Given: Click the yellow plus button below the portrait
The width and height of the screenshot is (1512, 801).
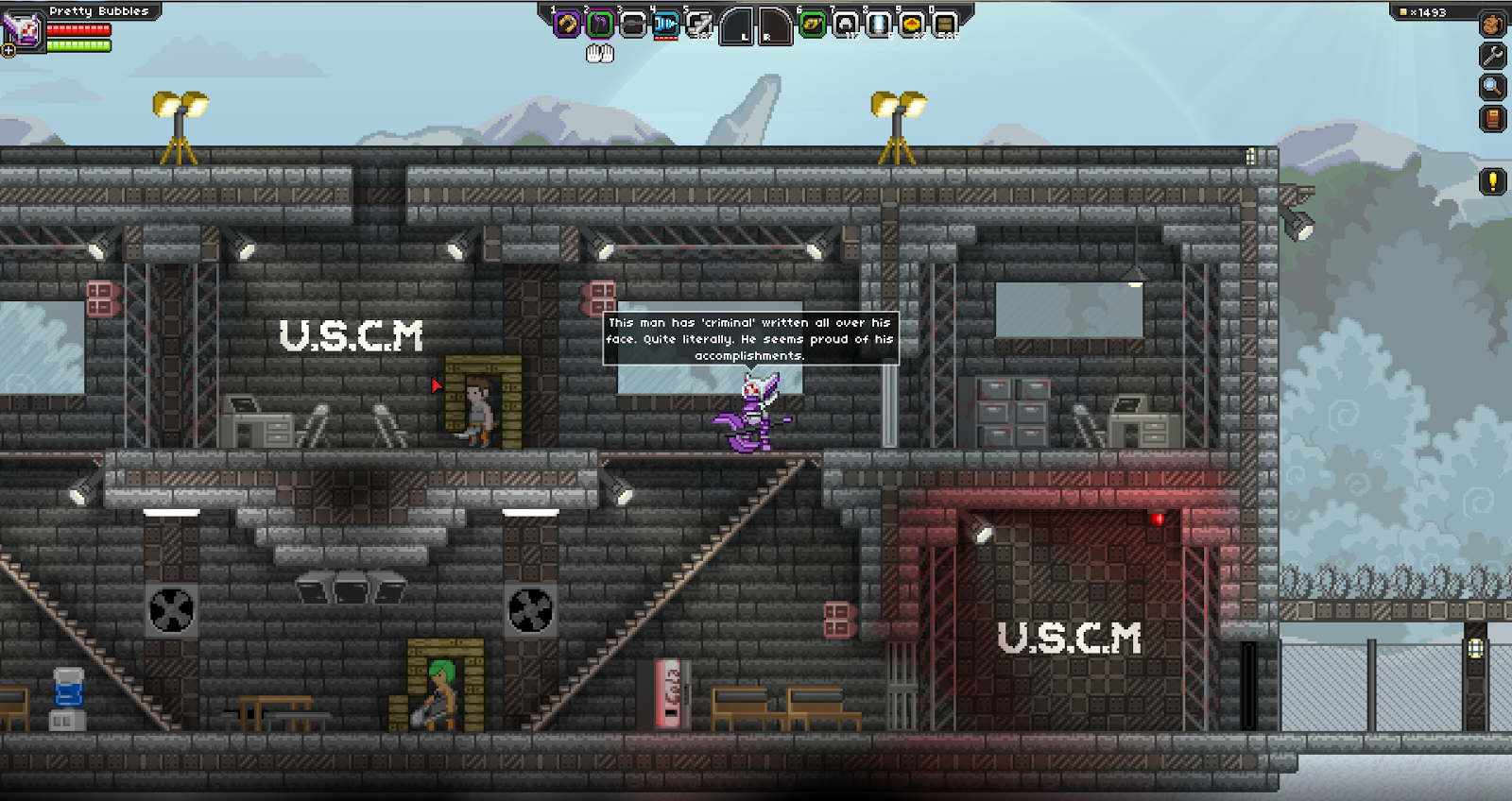Looking at the screenshot, I should pos(9,50).
